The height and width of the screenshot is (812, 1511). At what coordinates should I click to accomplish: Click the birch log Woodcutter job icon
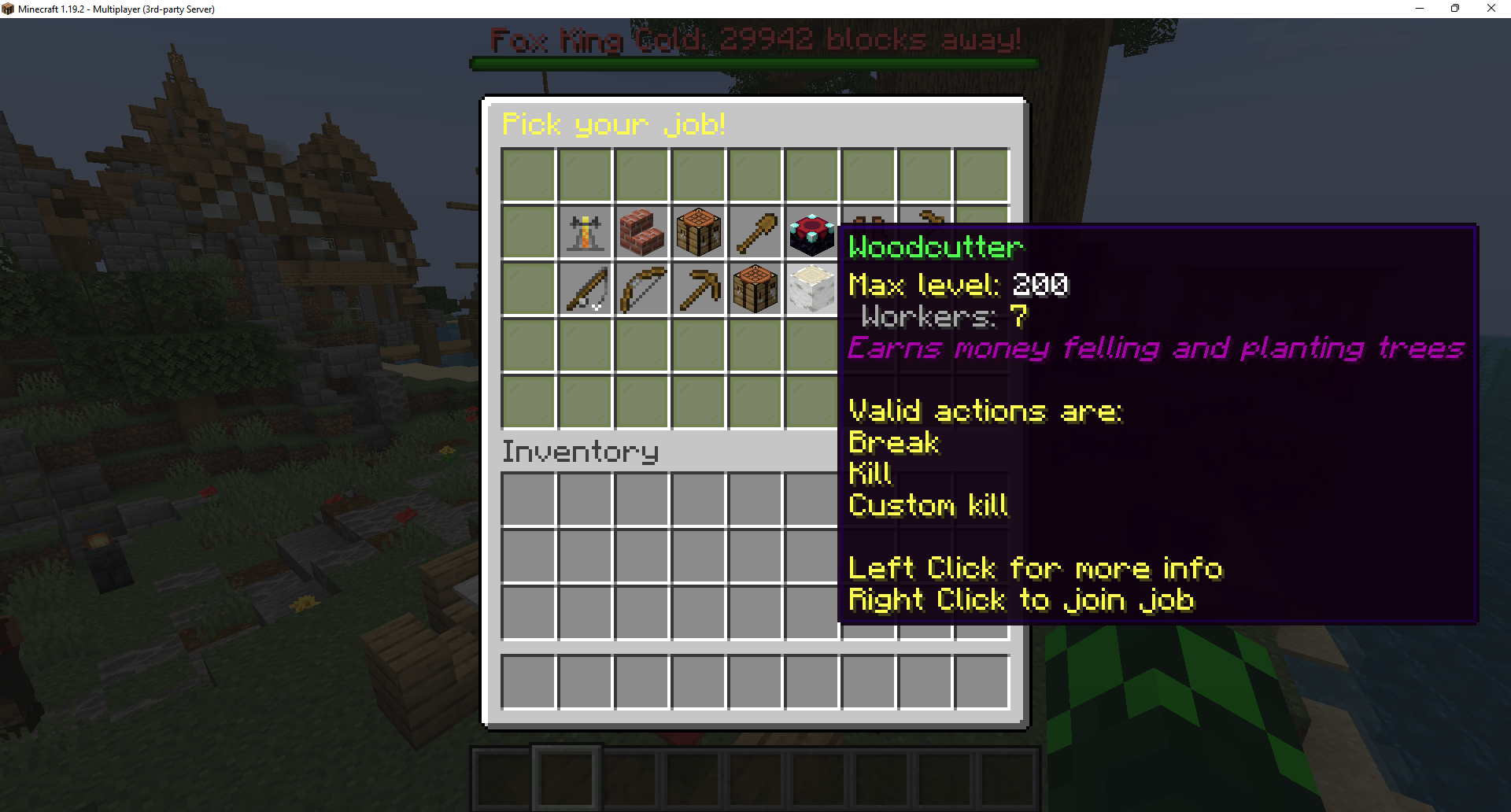812,290
